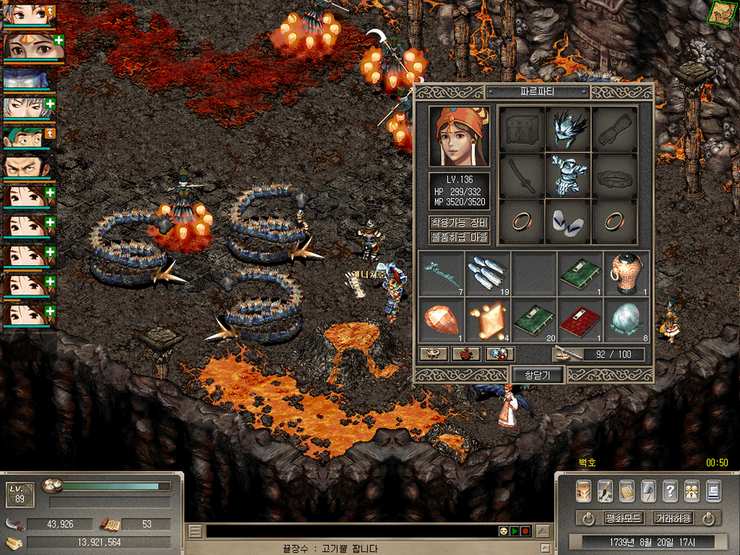The width and height of the screenshot is (740, 555).
Task: Close the inventory with the 창닫기 button
Action: [x=538, y=375]
